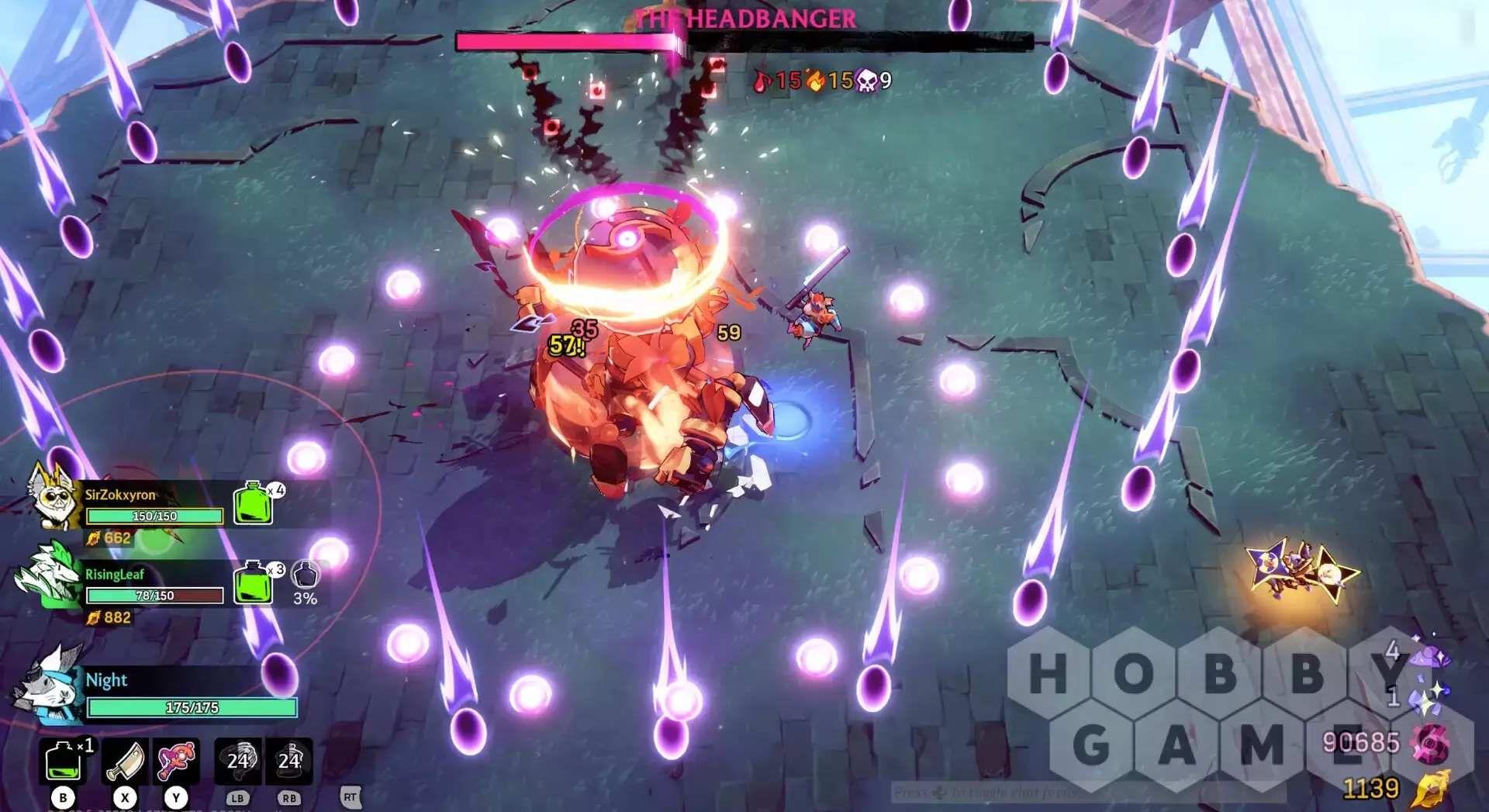
Task: Click the jar ability showing 24 cooldown
Action: pyautogui.click(x=289, y=761)
